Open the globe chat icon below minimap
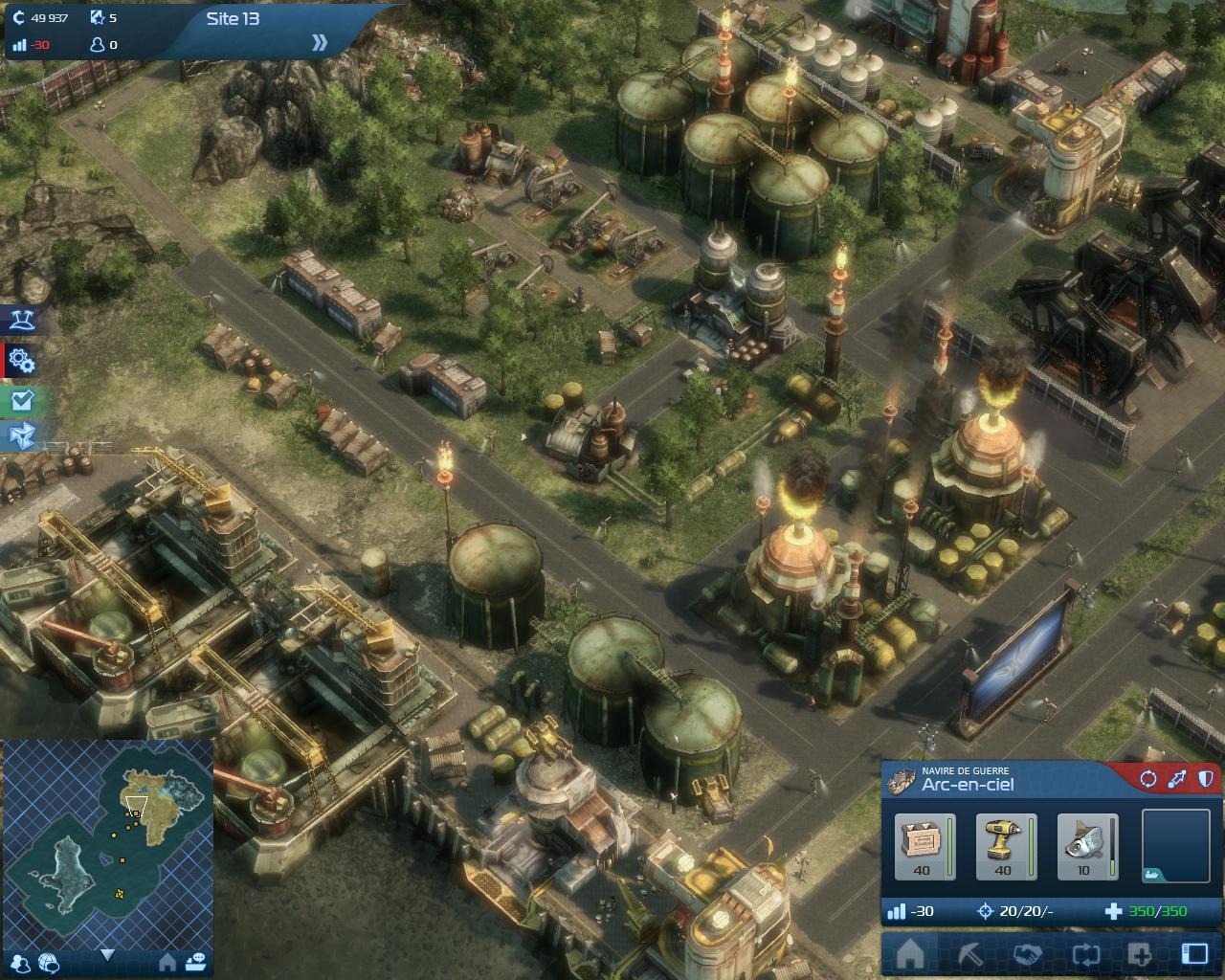The width and height of the screenshot is (1225, 980). click(x=49, y=963)
